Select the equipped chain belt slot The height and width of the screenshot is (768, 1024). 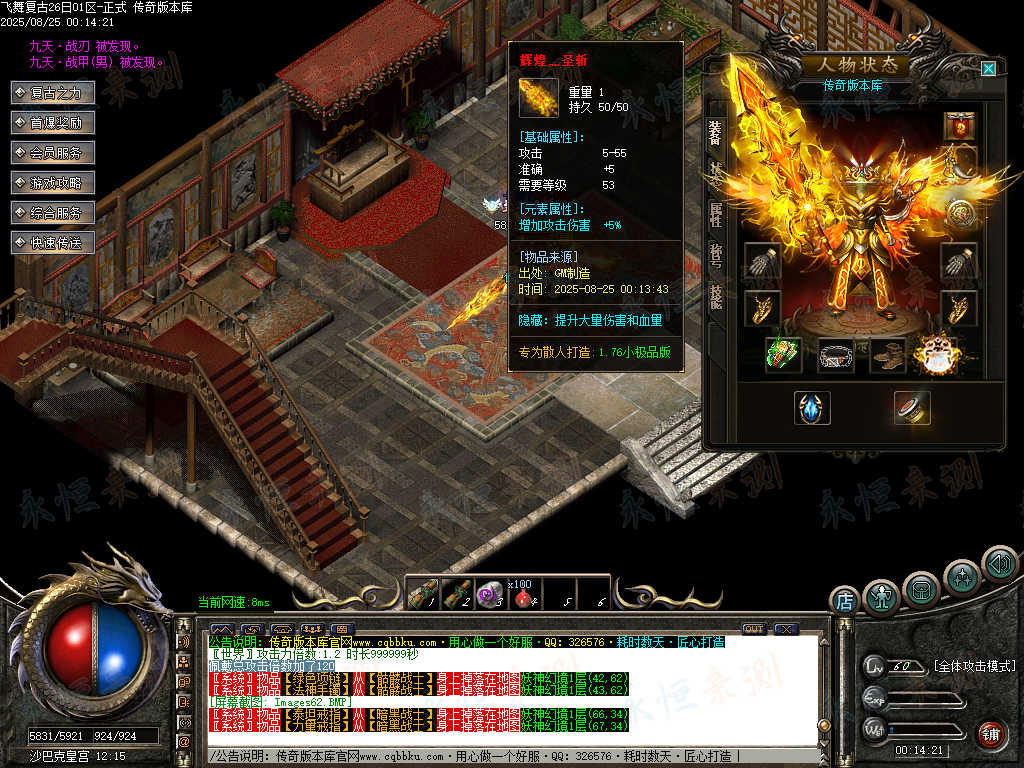point(836,355)
